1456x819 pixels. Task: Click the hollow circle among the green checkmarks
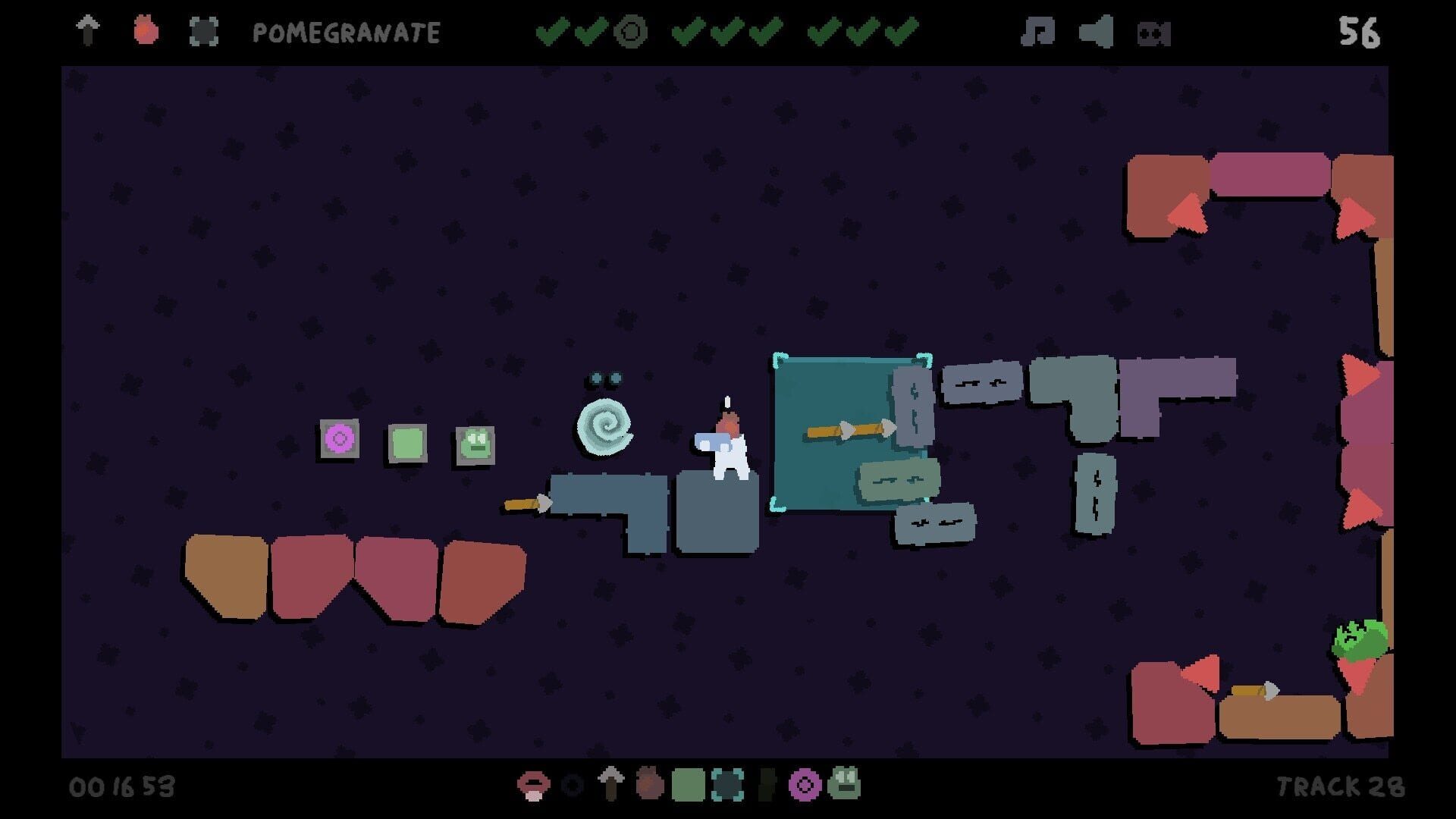tap(632, 32)
